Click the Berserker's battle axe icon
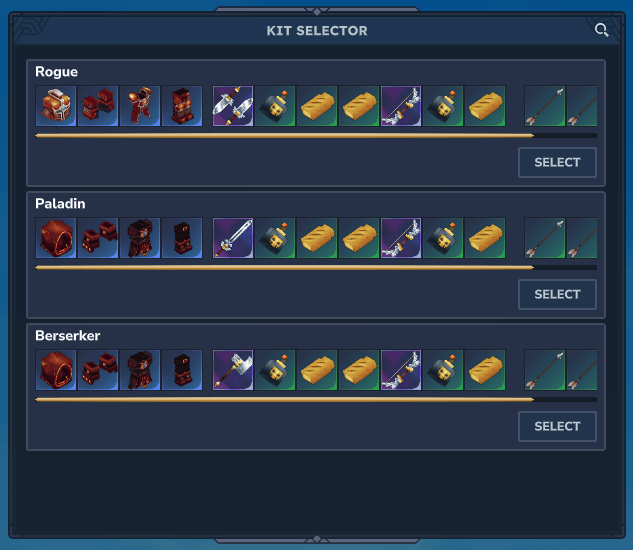 point(233,370)
